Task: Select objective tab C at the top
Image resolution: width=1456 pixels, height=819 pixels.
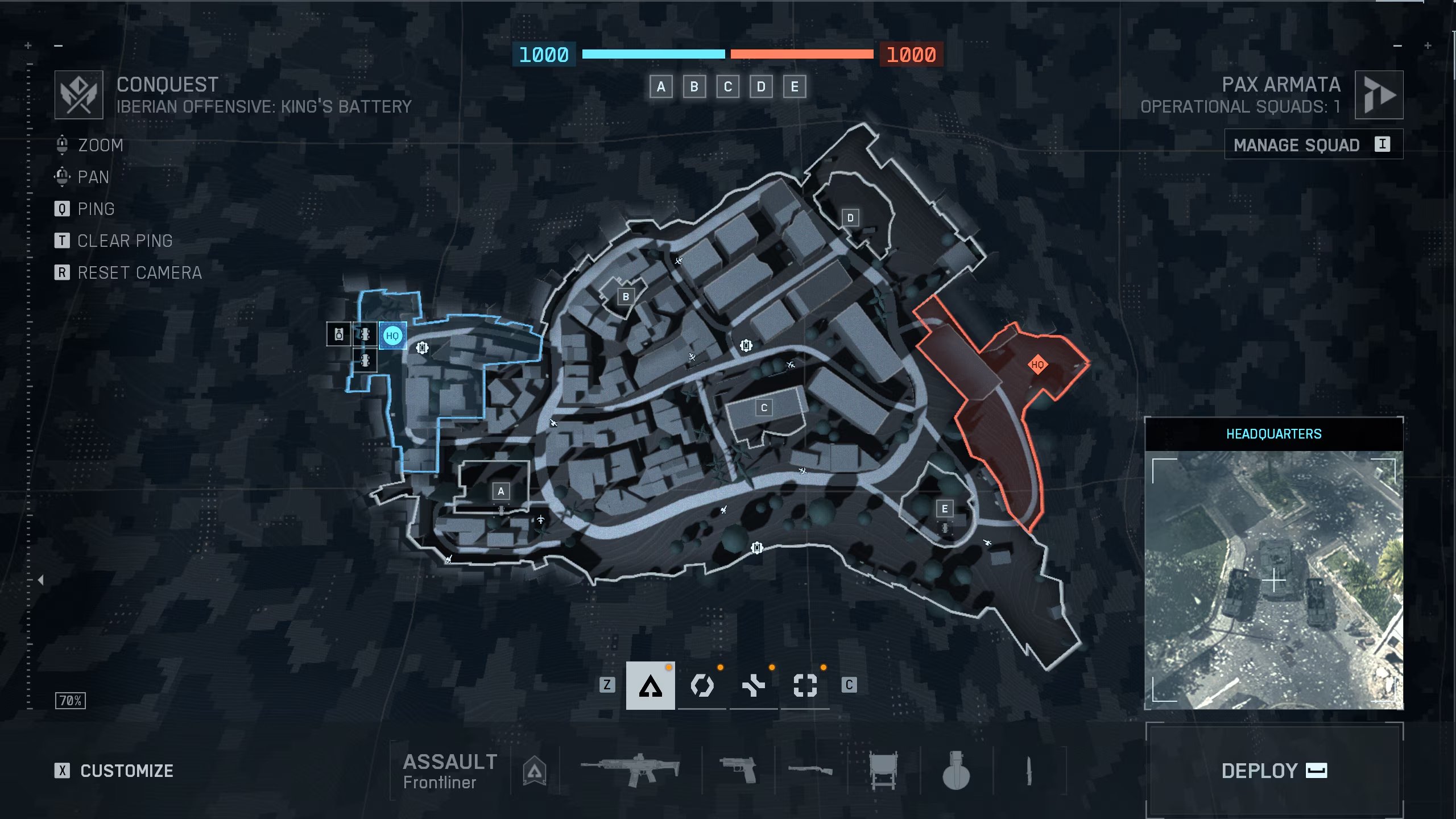Action: [727, 86]
